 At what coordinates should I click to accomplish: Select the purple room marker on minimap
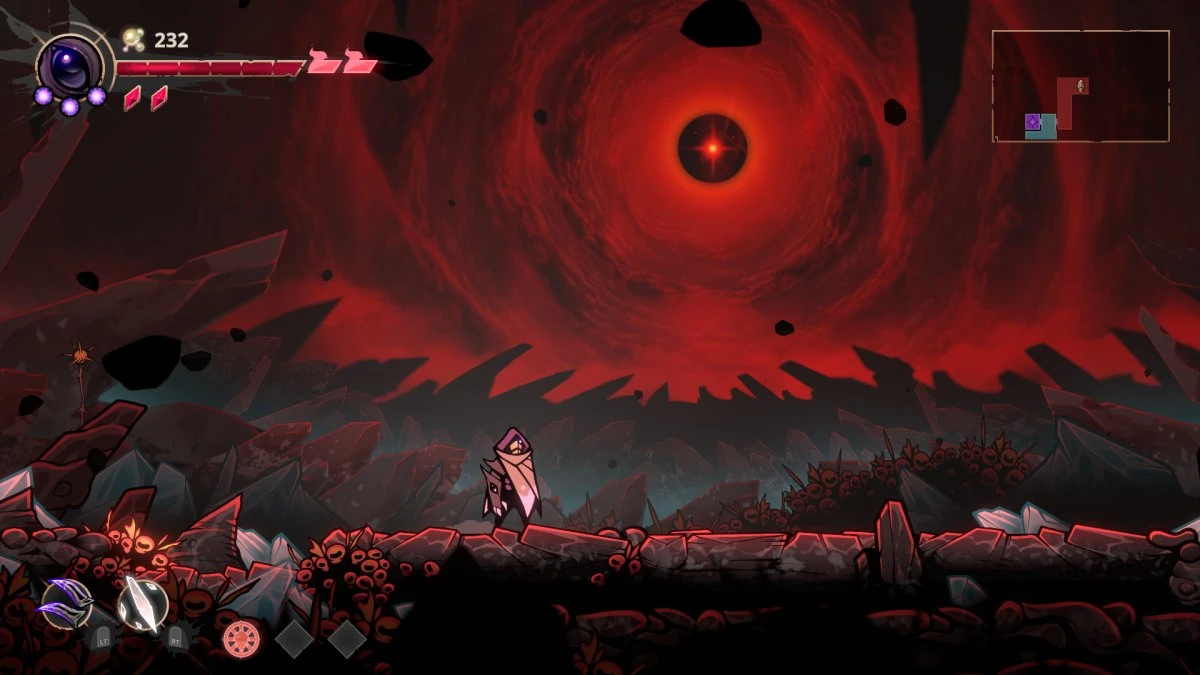[1033, 122]
